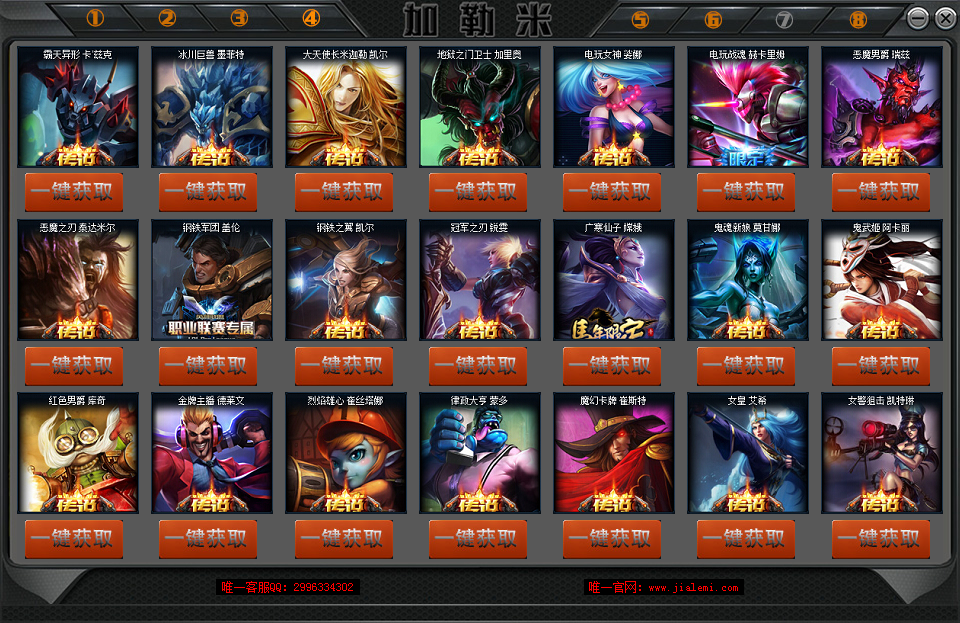Click 一键获取 under 鬼武姬 阿卡丽
The image size is (960, 623).
(x=881, y=366)
